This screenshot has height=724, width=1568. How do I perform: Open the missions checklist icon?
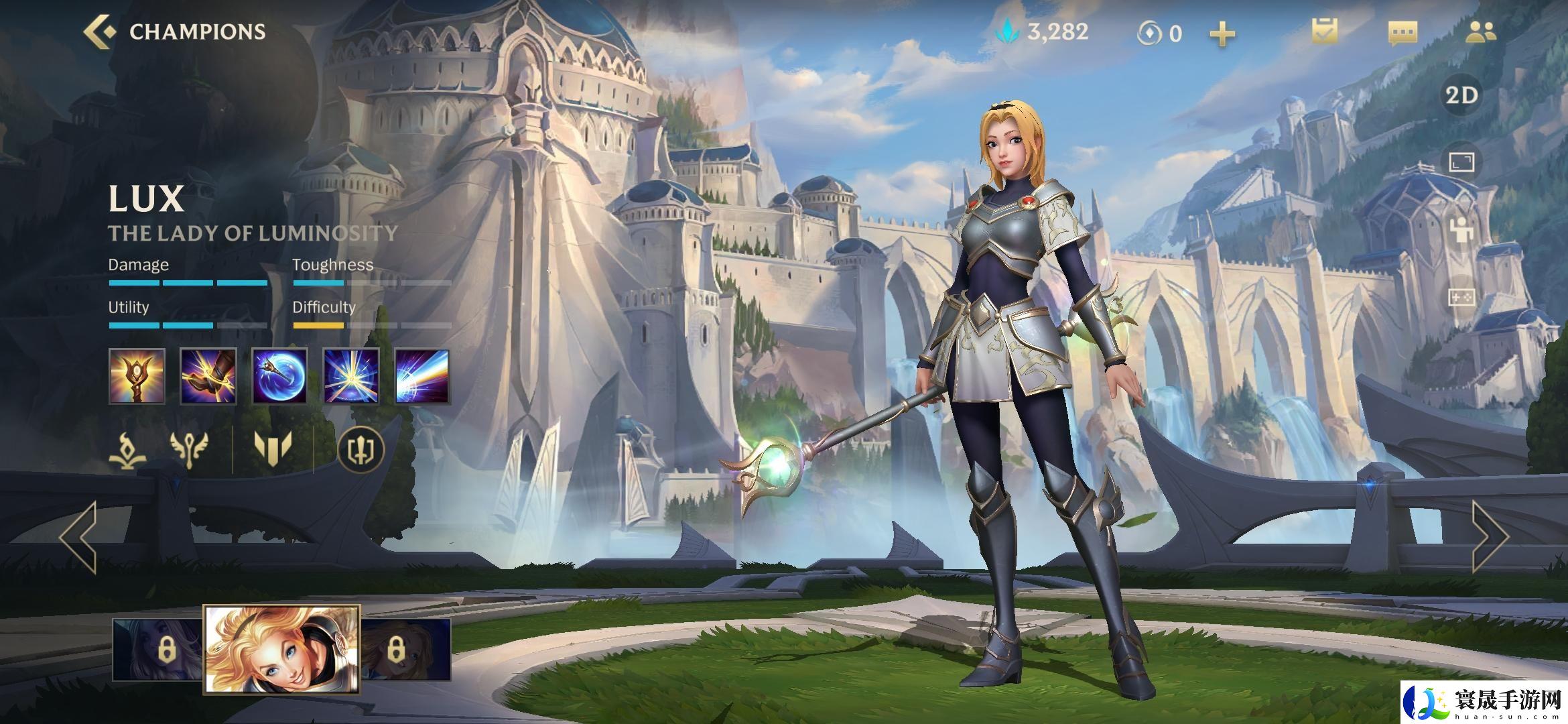[1324, 32]
